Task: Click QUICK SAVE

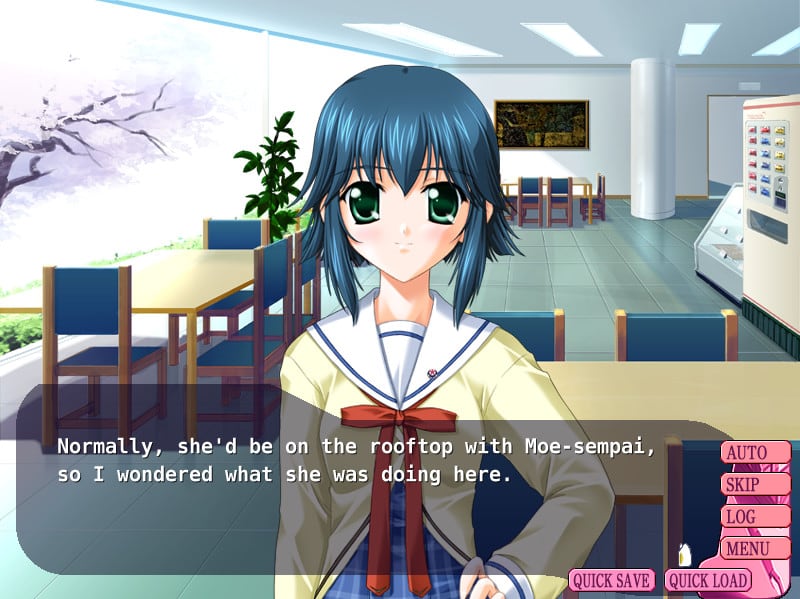Action: [612, 580]
